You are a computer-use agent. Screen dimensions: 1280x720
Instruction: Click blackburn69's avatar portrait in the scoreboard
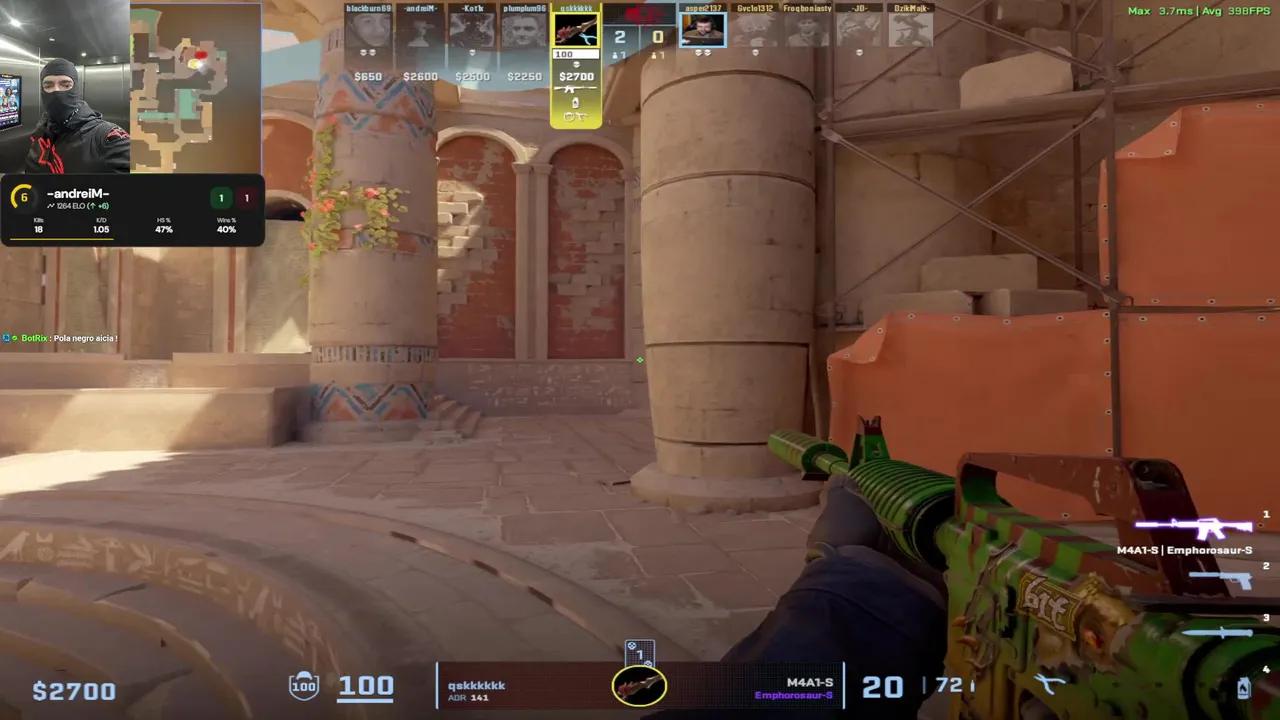(369, 30)
